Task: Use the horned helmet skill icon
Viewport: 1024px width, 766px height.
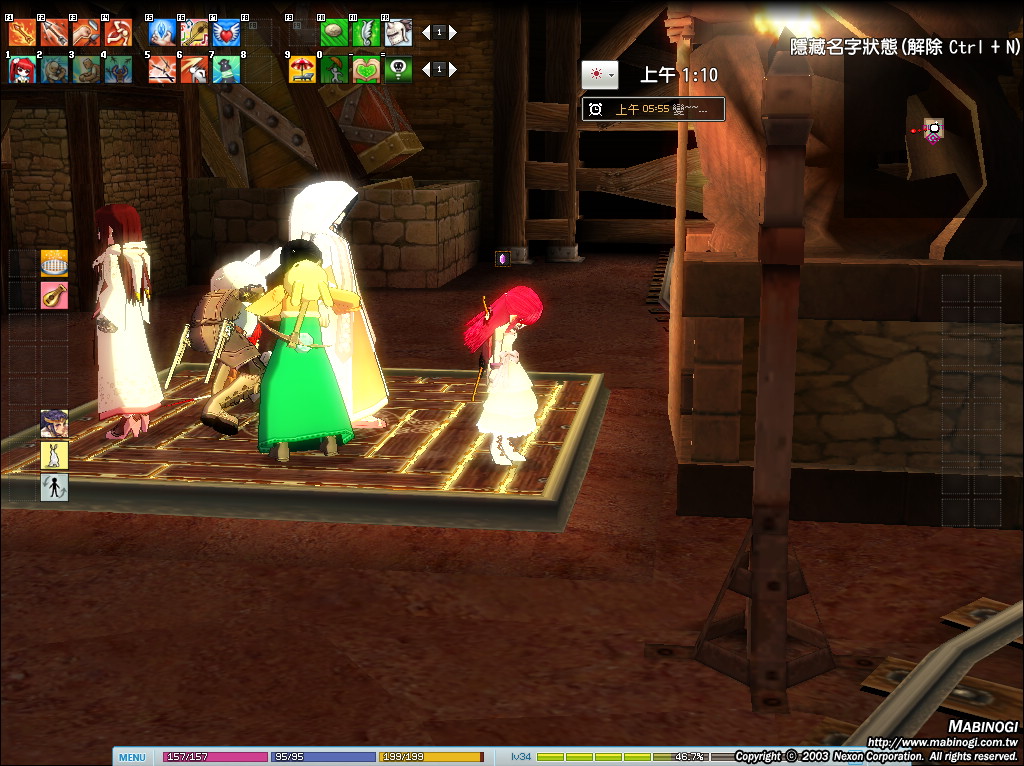Action: tap(398, 32)
